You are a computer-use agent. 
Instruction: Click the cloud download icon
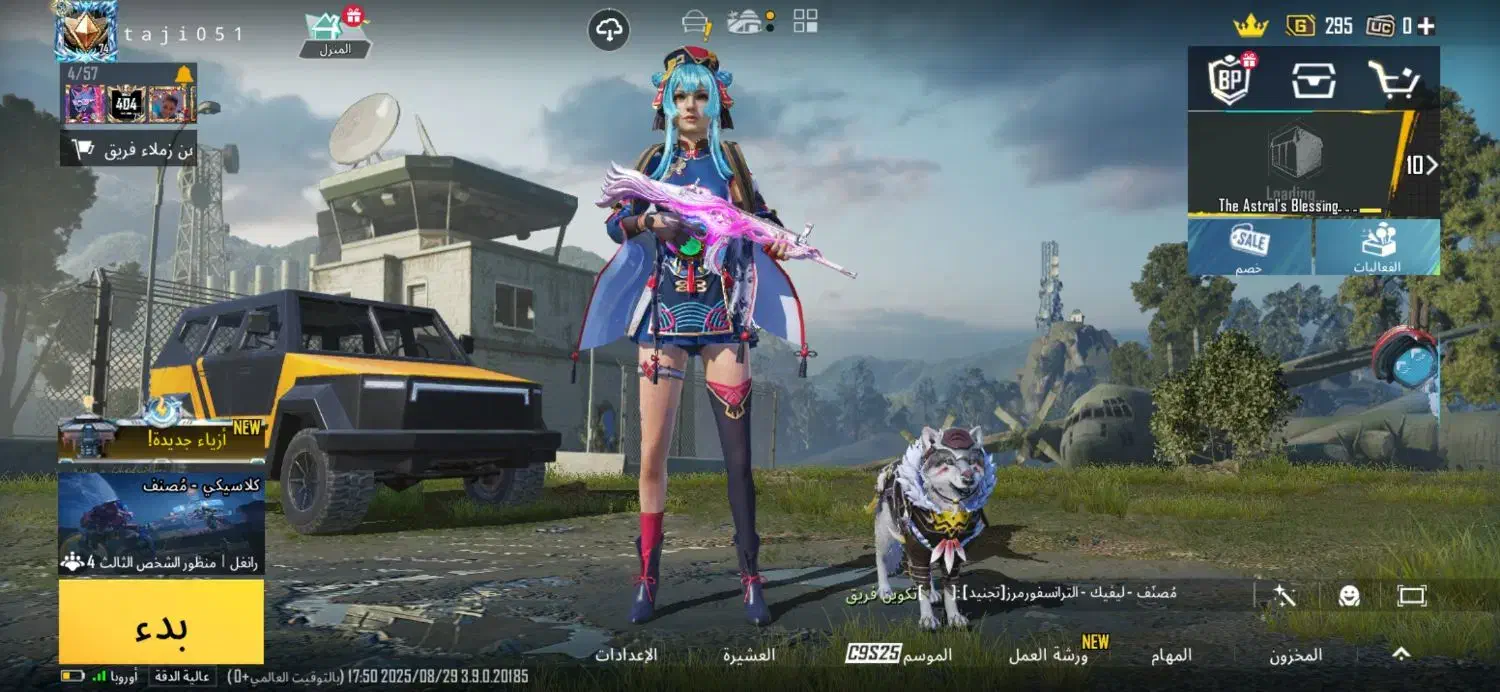608,30
